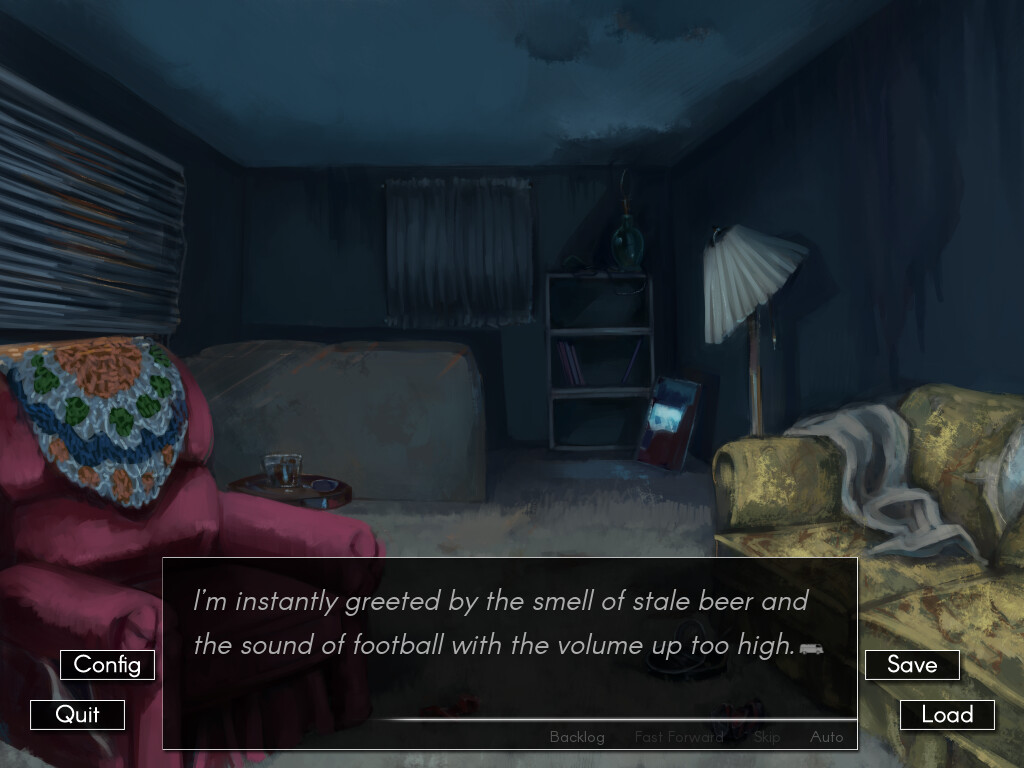The height and width of the screenshot is (768, 1024).
Task: Load a saved game
Action: tap(947, 715)
